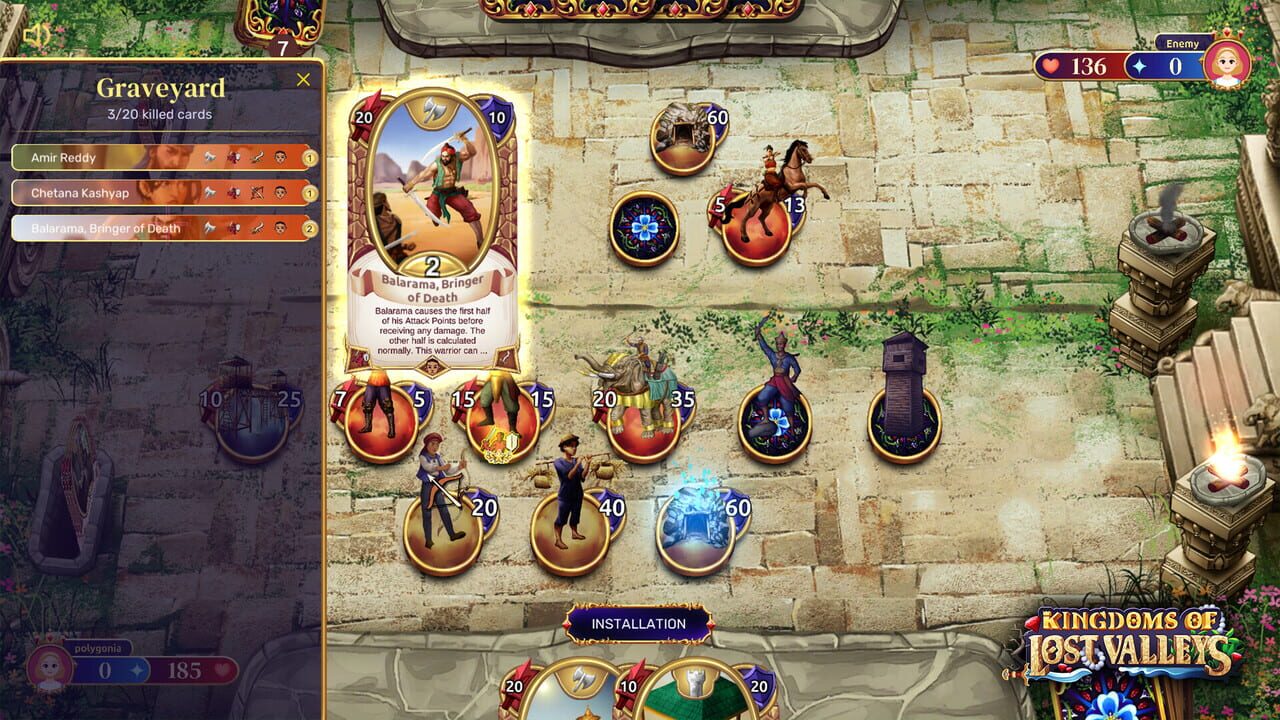
Task: Toggle the crossed-out bow icon for Chetana Kashyap
Action: (x=258, y=193)
